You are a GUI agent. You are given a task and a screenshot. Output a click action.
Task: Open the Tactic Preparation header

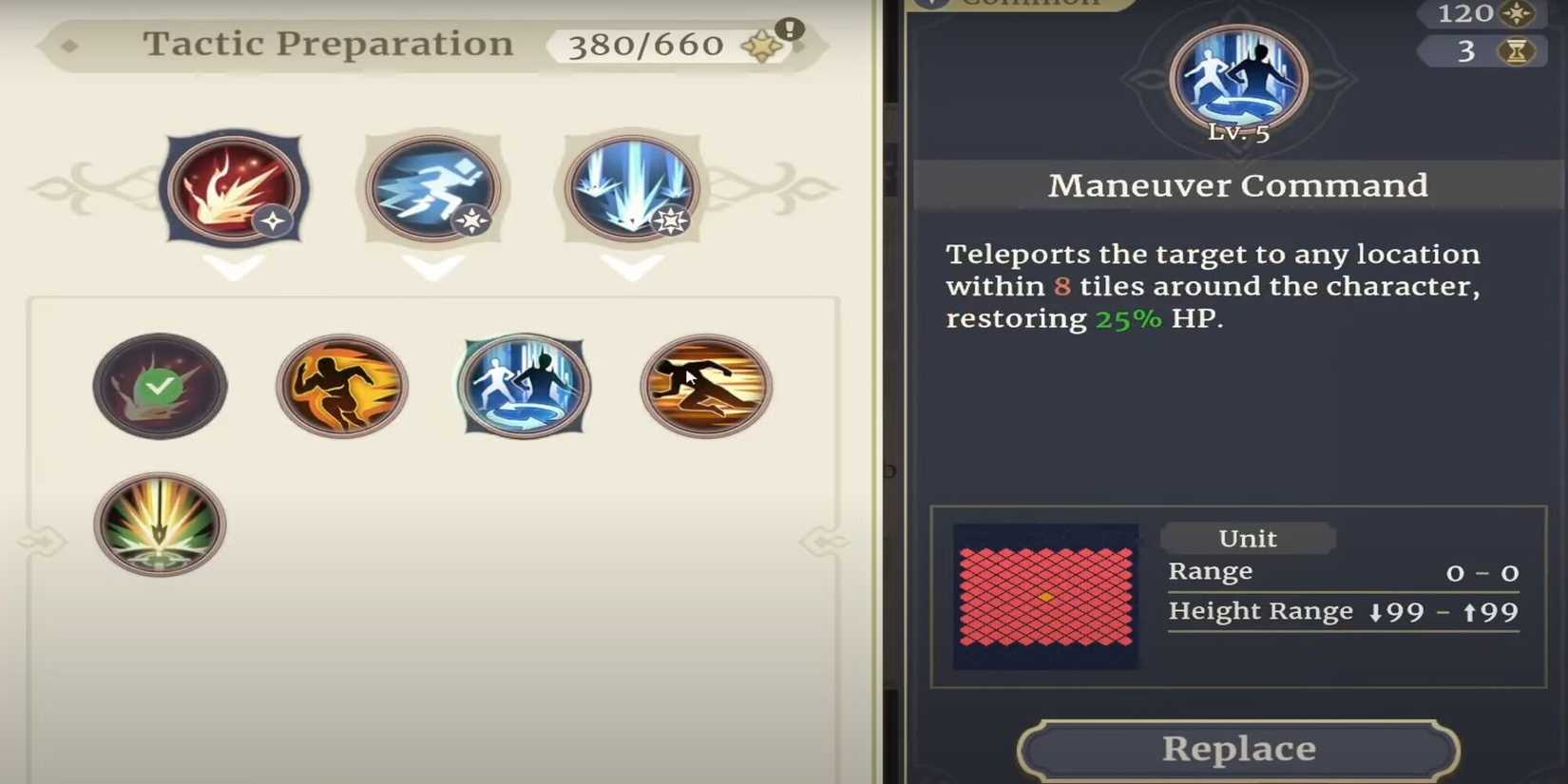[328, 43]
